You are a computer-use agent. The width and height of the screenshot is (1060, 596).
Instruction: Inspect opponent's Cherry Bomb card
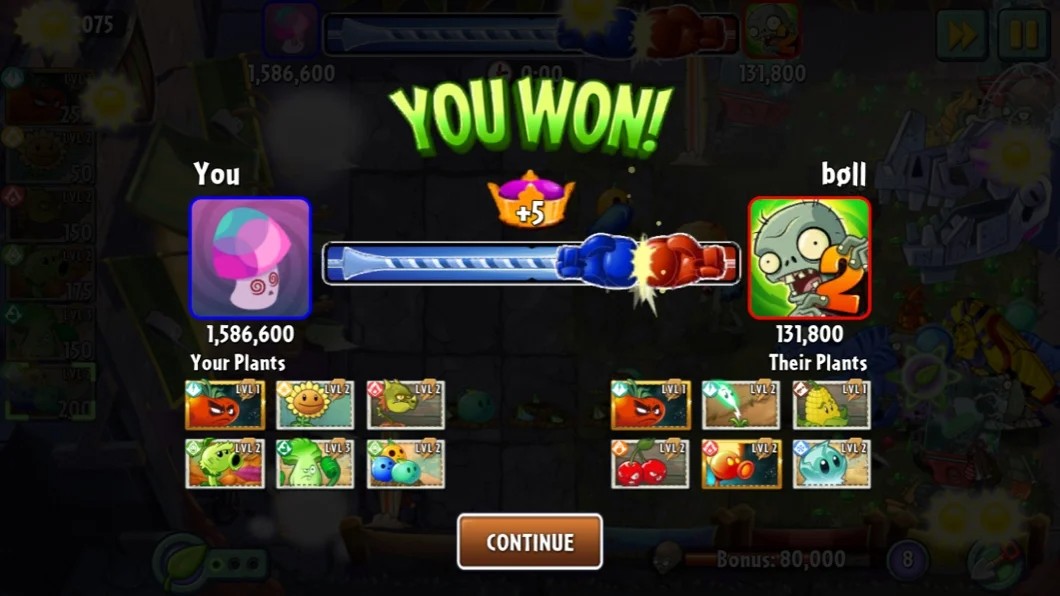(650, 464)
